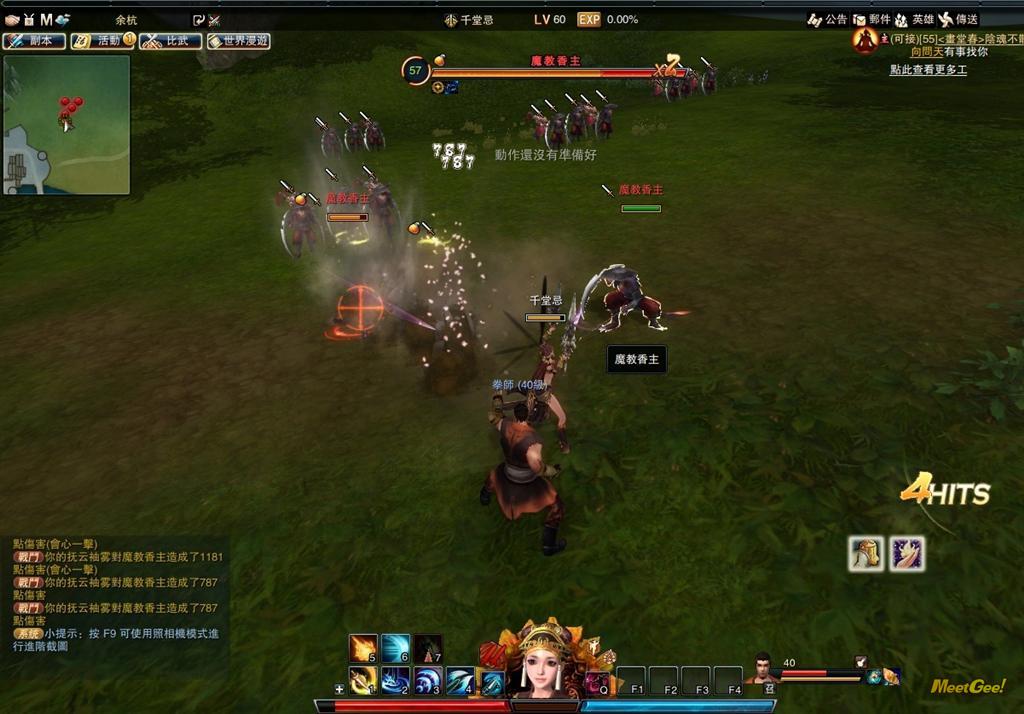Select the level 40 companion portrait

click(x=763, y=668)
